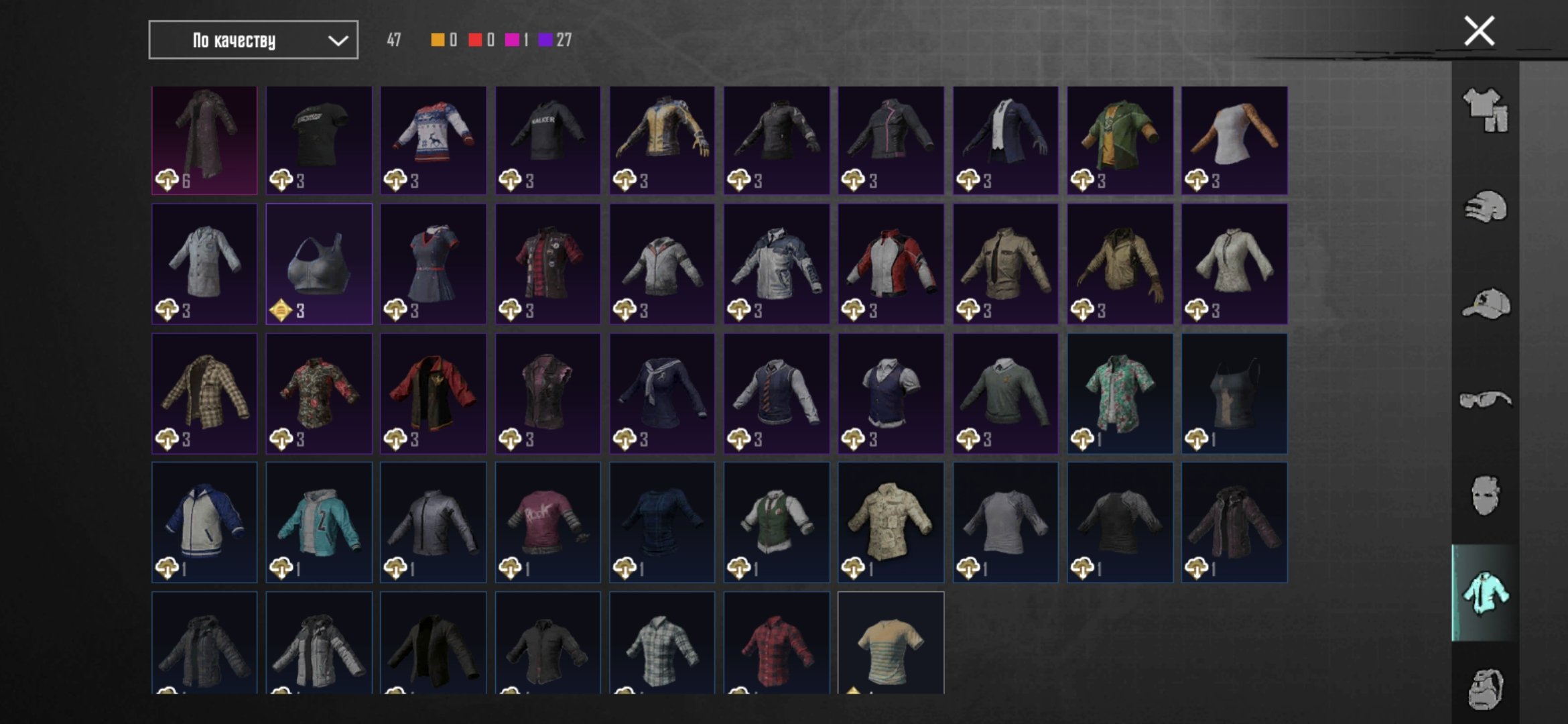1568x724 pixels.
Task: Select the cyan shirt tops tab
Action: coord(1485,593)
